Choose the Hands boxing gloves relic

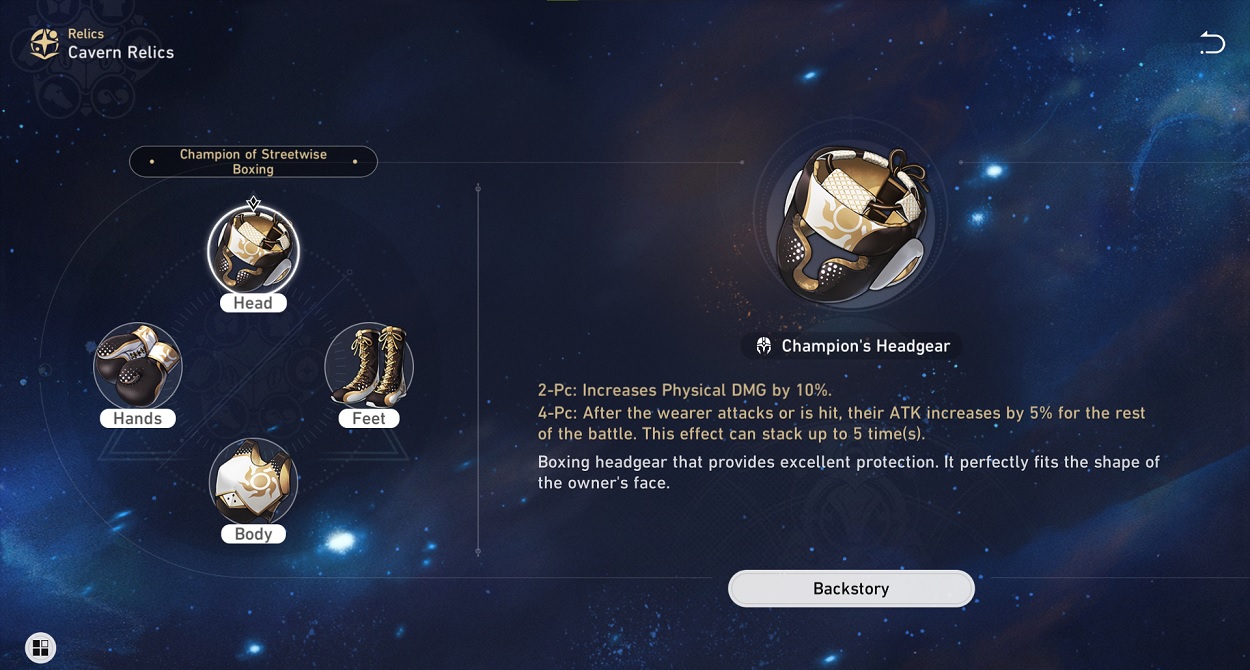[138, 367]
